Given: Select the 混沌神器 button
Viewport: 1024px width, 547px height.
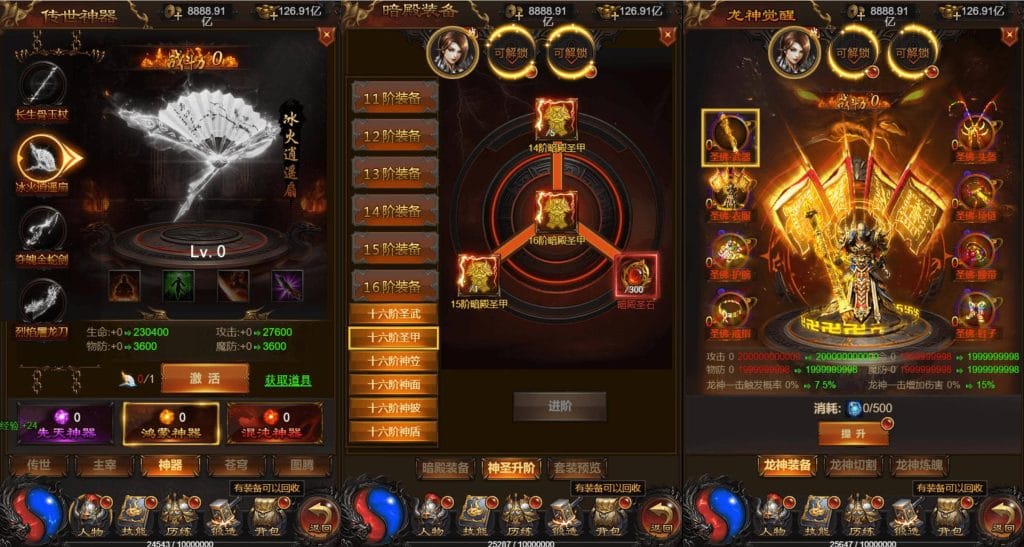Looking at the screenshot, I should click(274, 423).
